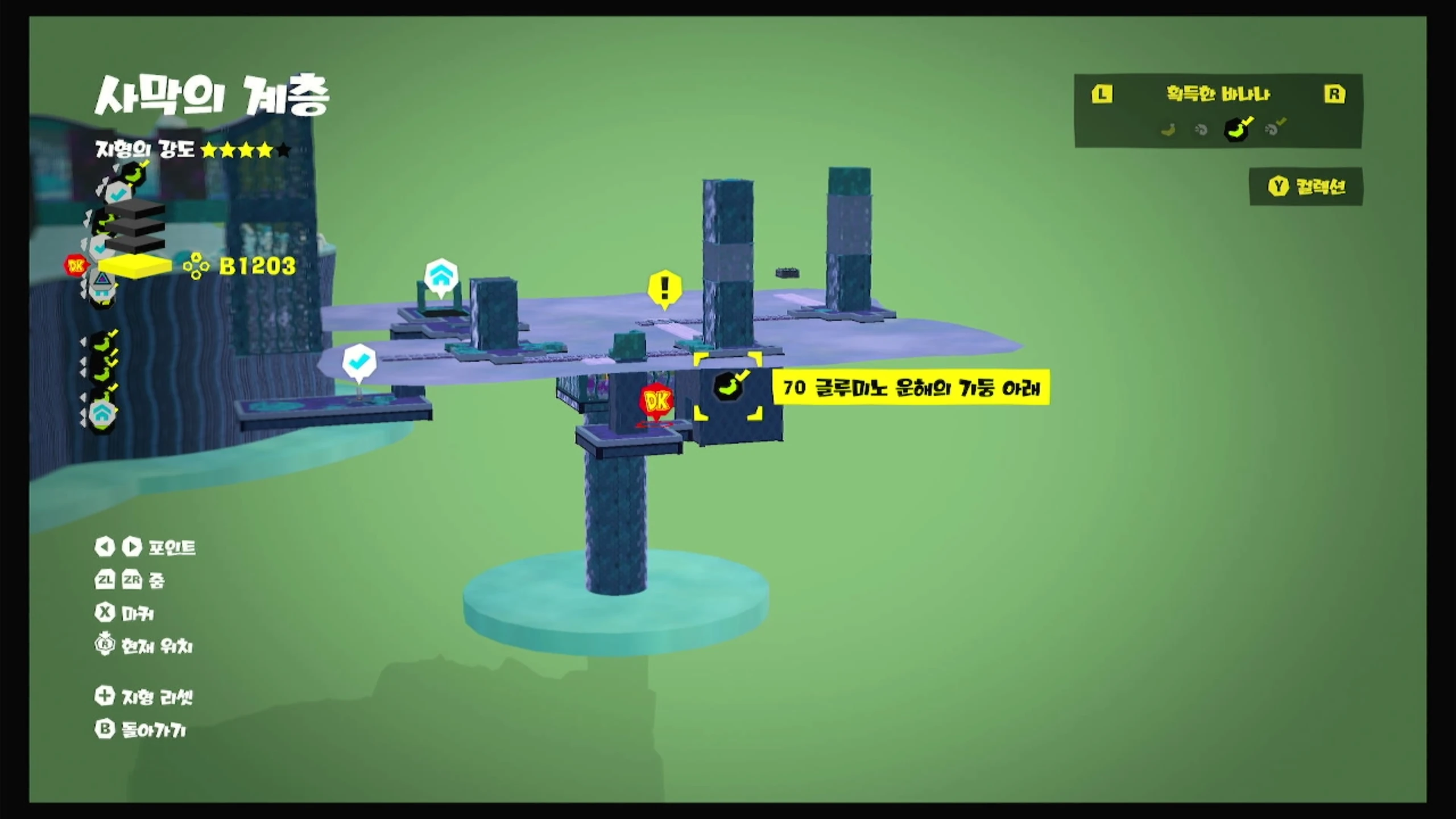
Task: Select the blue house warp marker on map
Action: [x=441, y=277]
